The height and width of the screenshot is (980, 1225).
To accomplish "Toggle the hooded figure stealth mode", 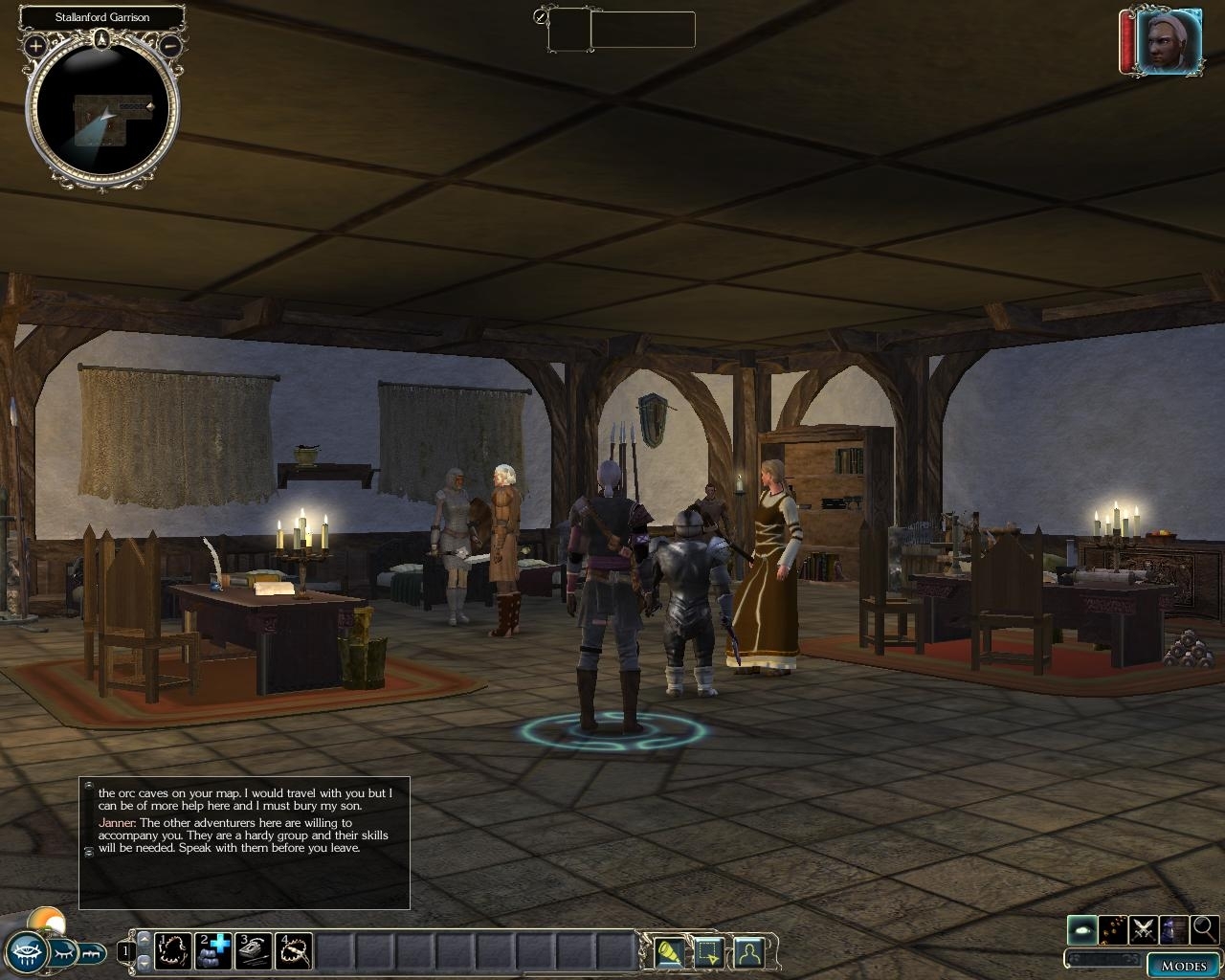I will [1173, 928].
